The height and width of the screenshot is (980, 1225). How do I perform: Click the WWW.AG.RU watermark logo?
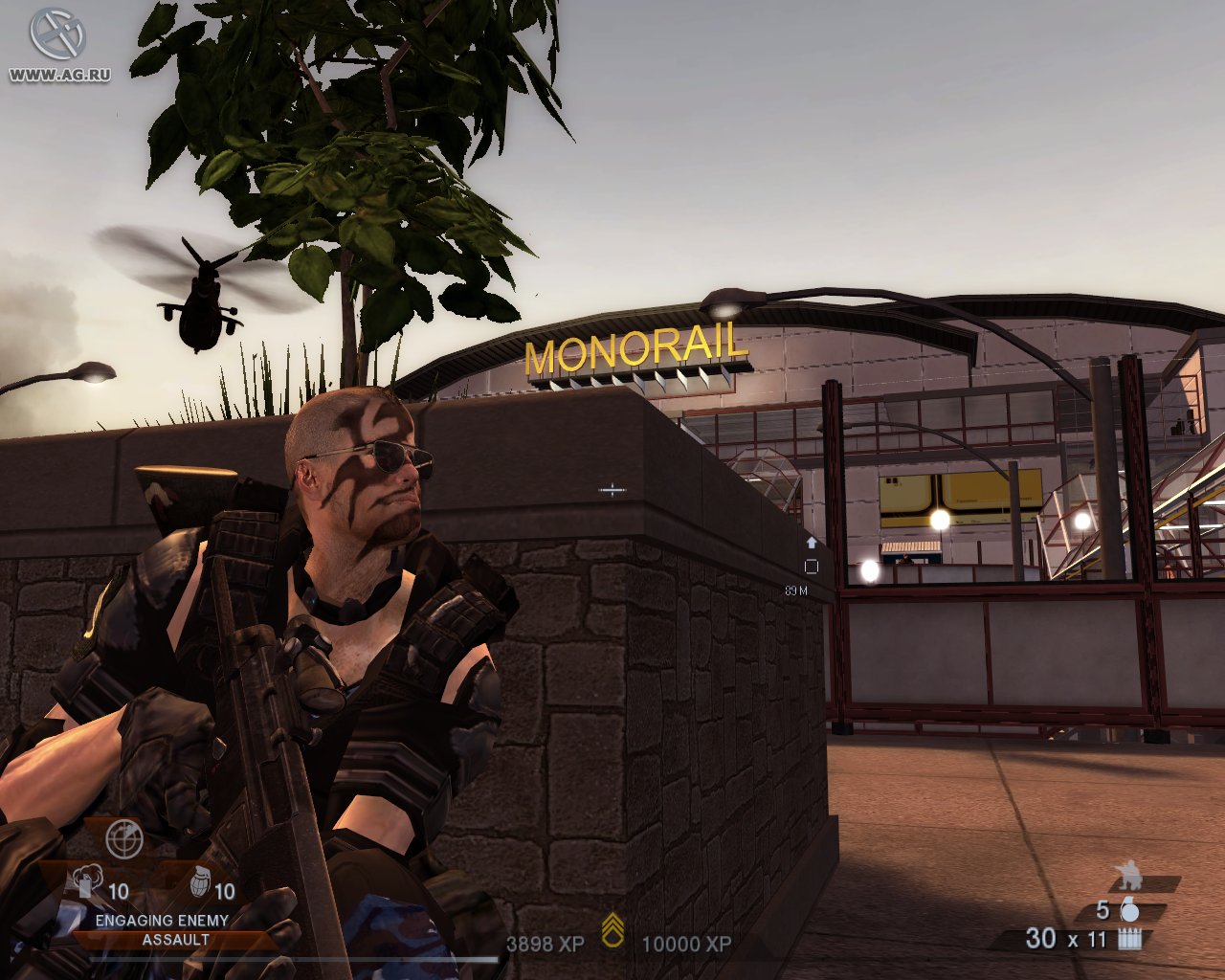pos(57,43)
